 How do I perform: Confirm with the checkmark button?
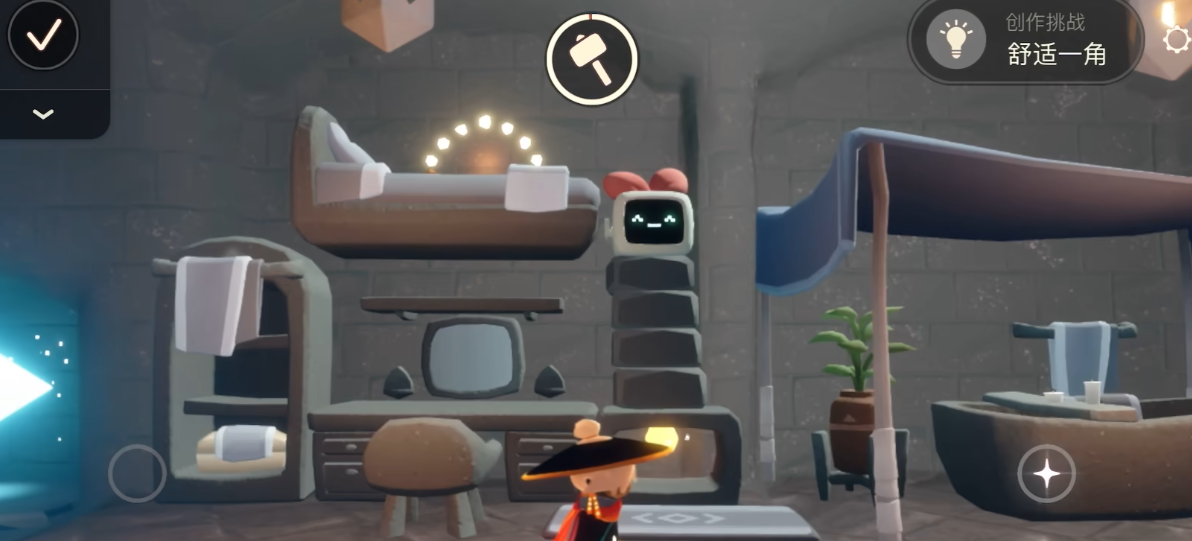(x=43, y=36)
